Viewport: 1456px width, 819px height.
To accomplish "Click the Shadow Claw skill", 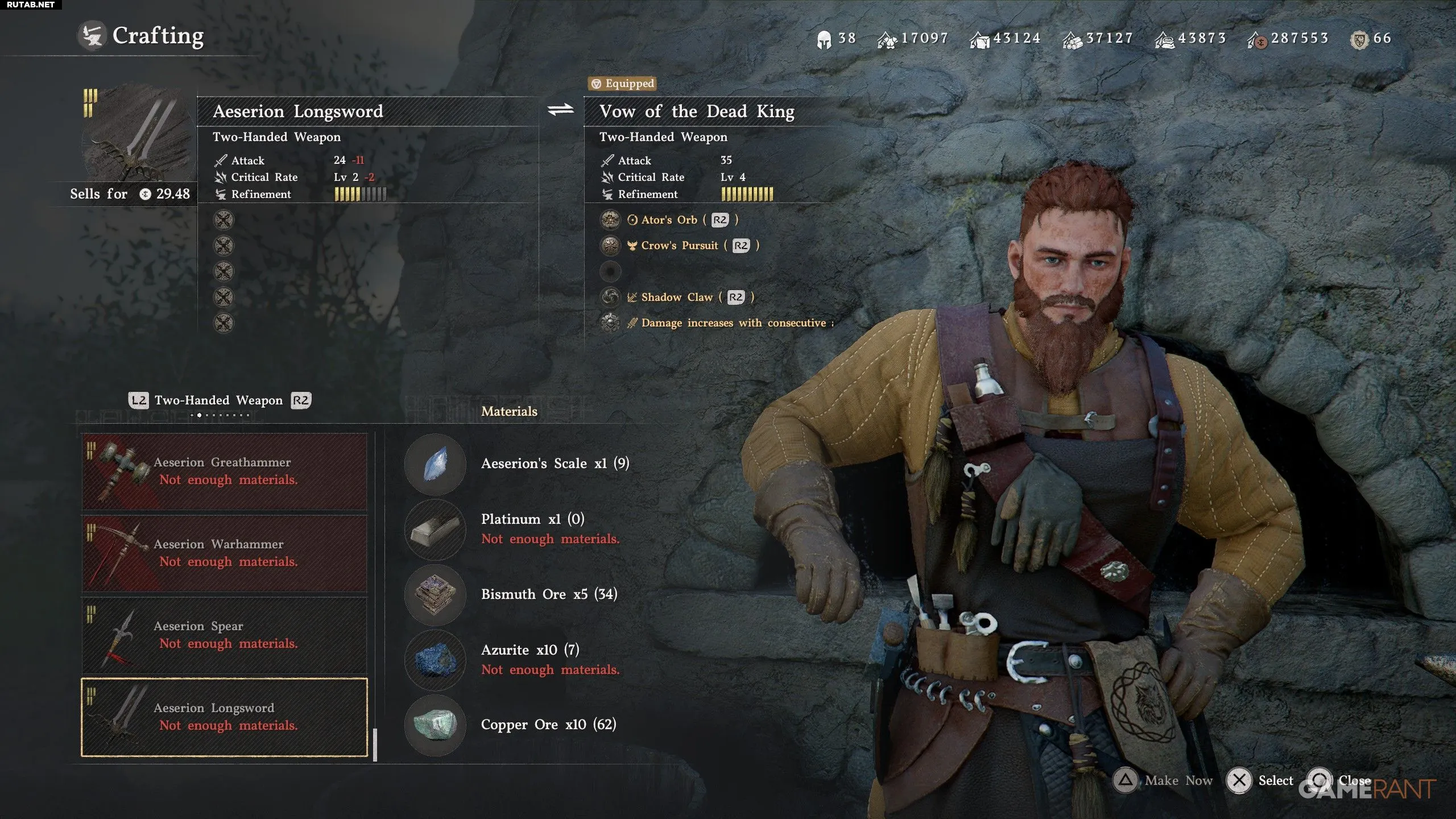I will click(676, 297).
